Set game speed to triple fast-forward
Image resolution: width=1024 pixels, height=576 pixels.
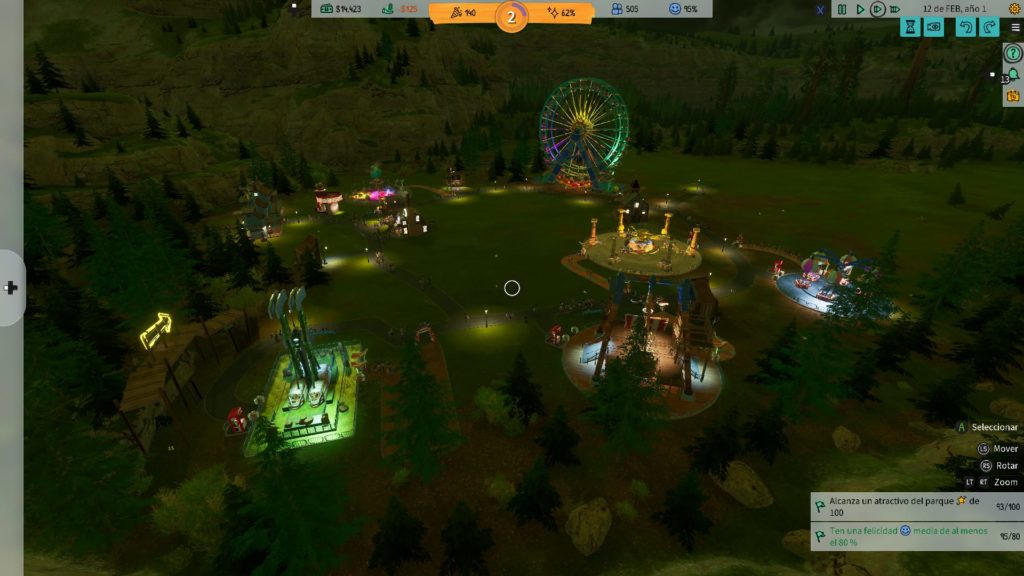[x=897, y=9]
